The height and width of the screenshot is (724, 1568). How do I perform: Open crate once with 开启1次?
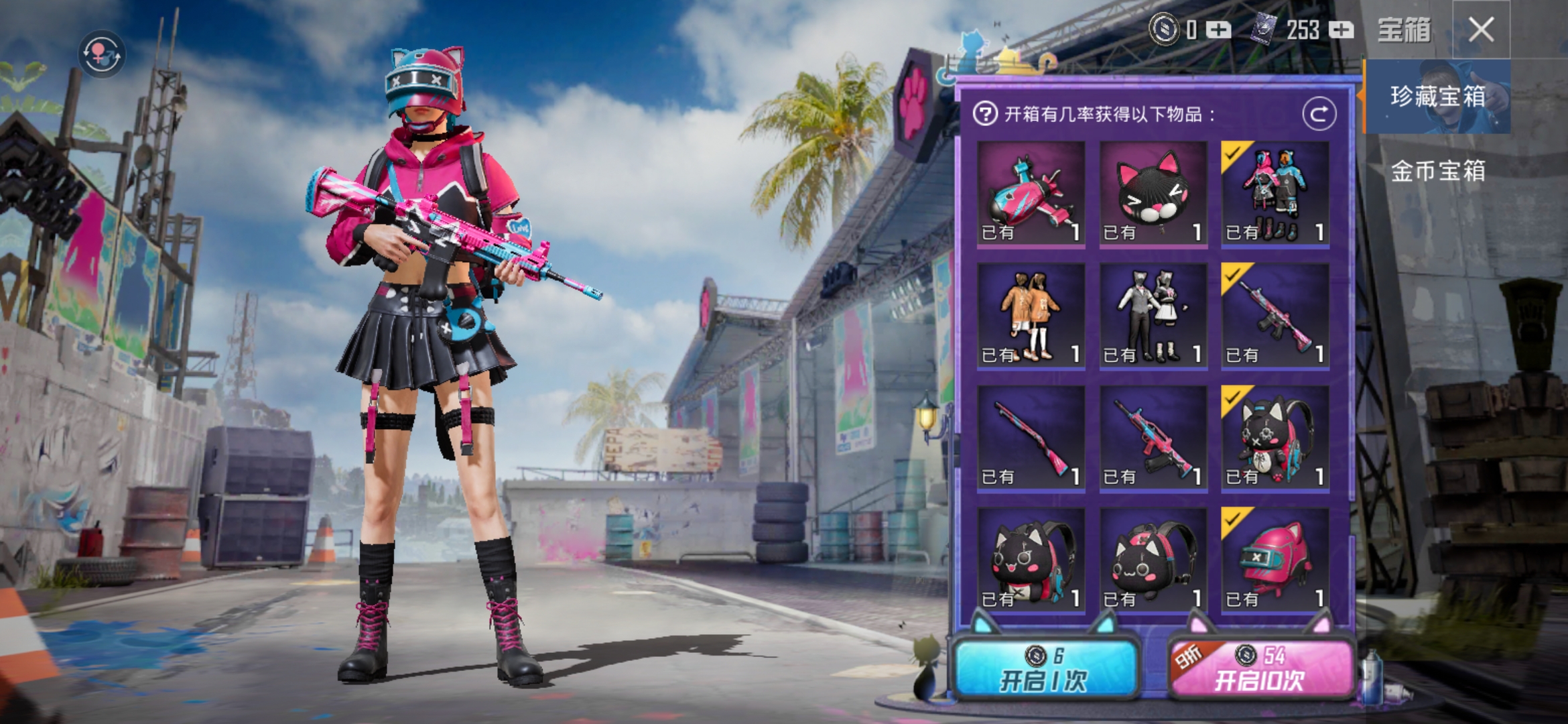(x=1044, y=669)
